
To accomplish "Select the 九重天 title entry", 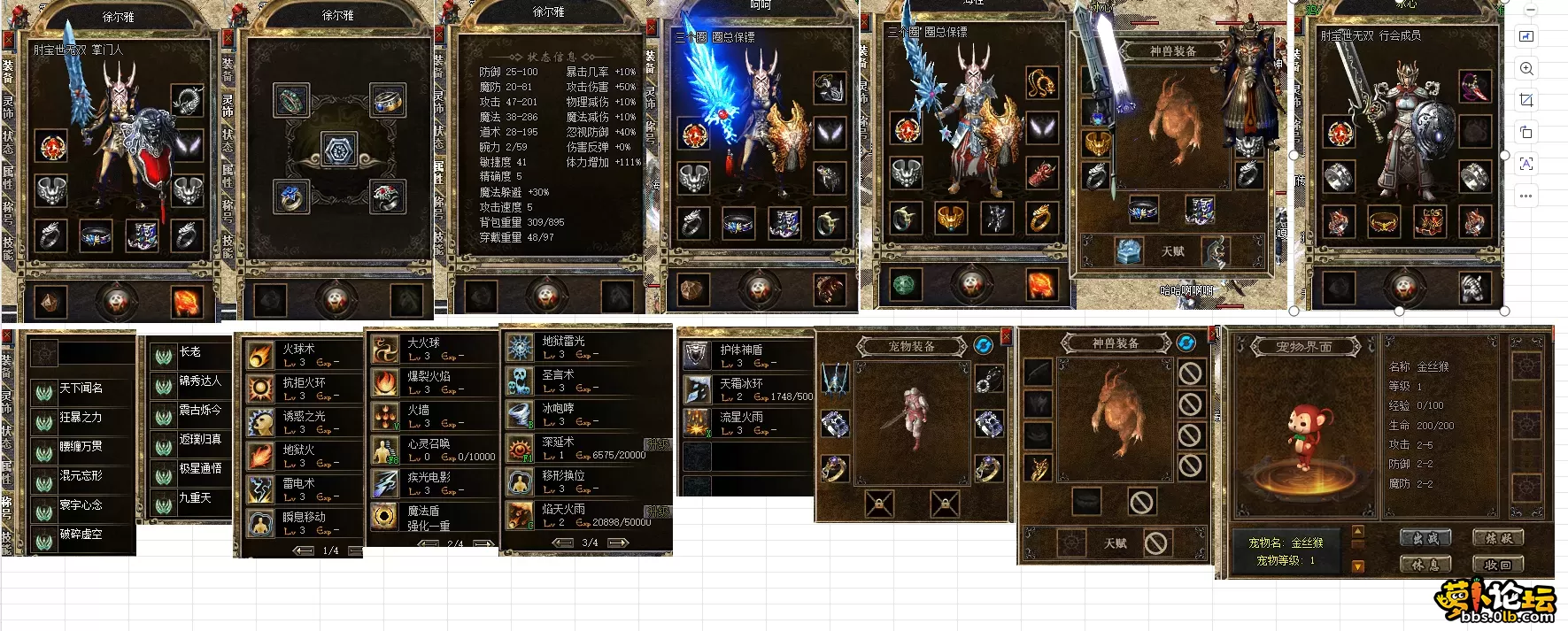I will pos(194,498).
